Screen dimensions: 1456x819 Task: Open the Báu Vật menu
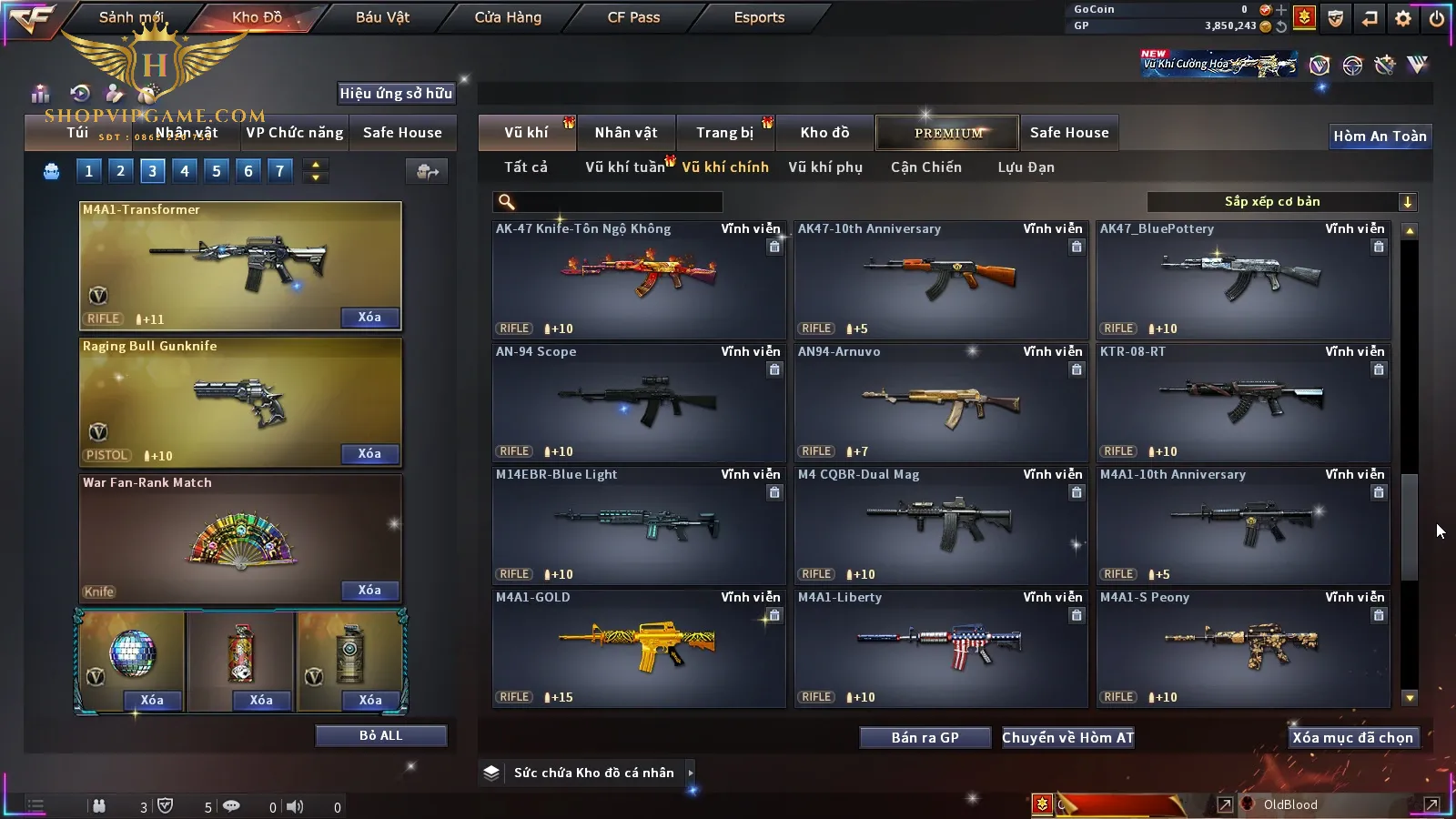[382, 17]
